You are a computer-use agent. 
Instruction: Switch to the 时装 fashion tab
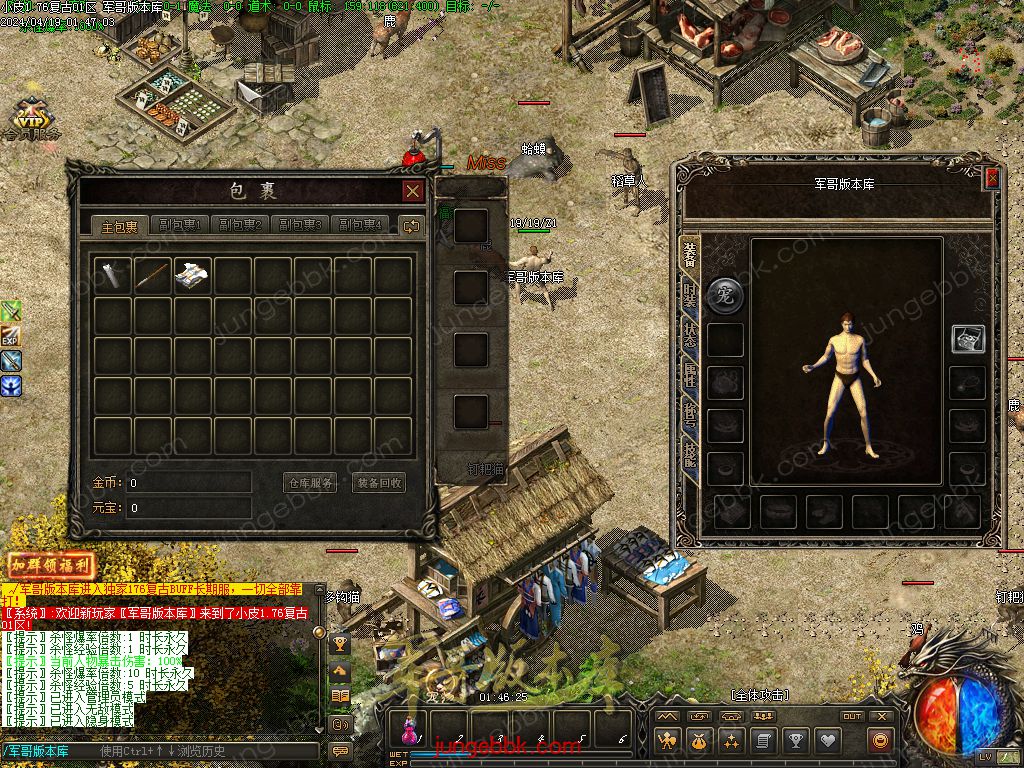[690, 294]
